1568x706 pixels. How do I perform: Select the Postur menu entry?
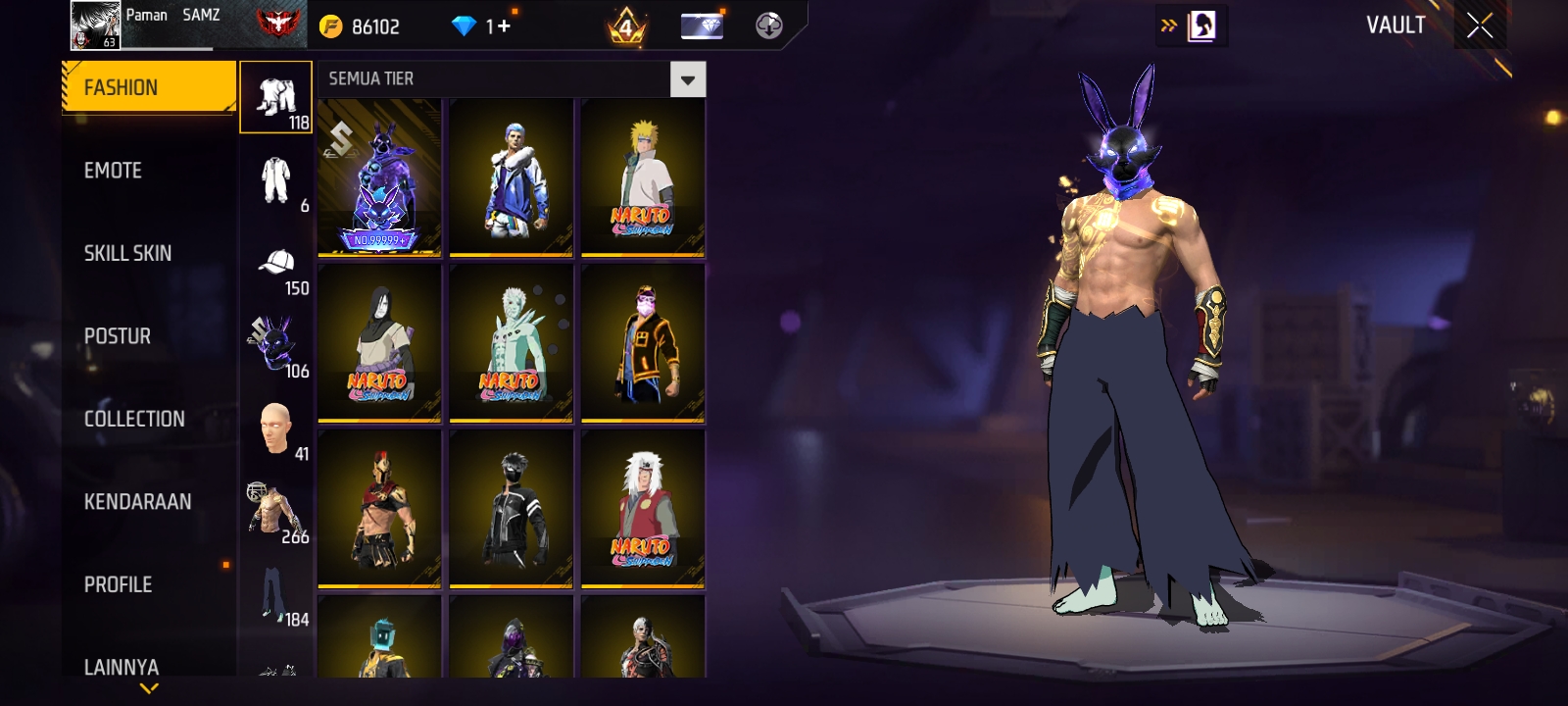(118, 336)
